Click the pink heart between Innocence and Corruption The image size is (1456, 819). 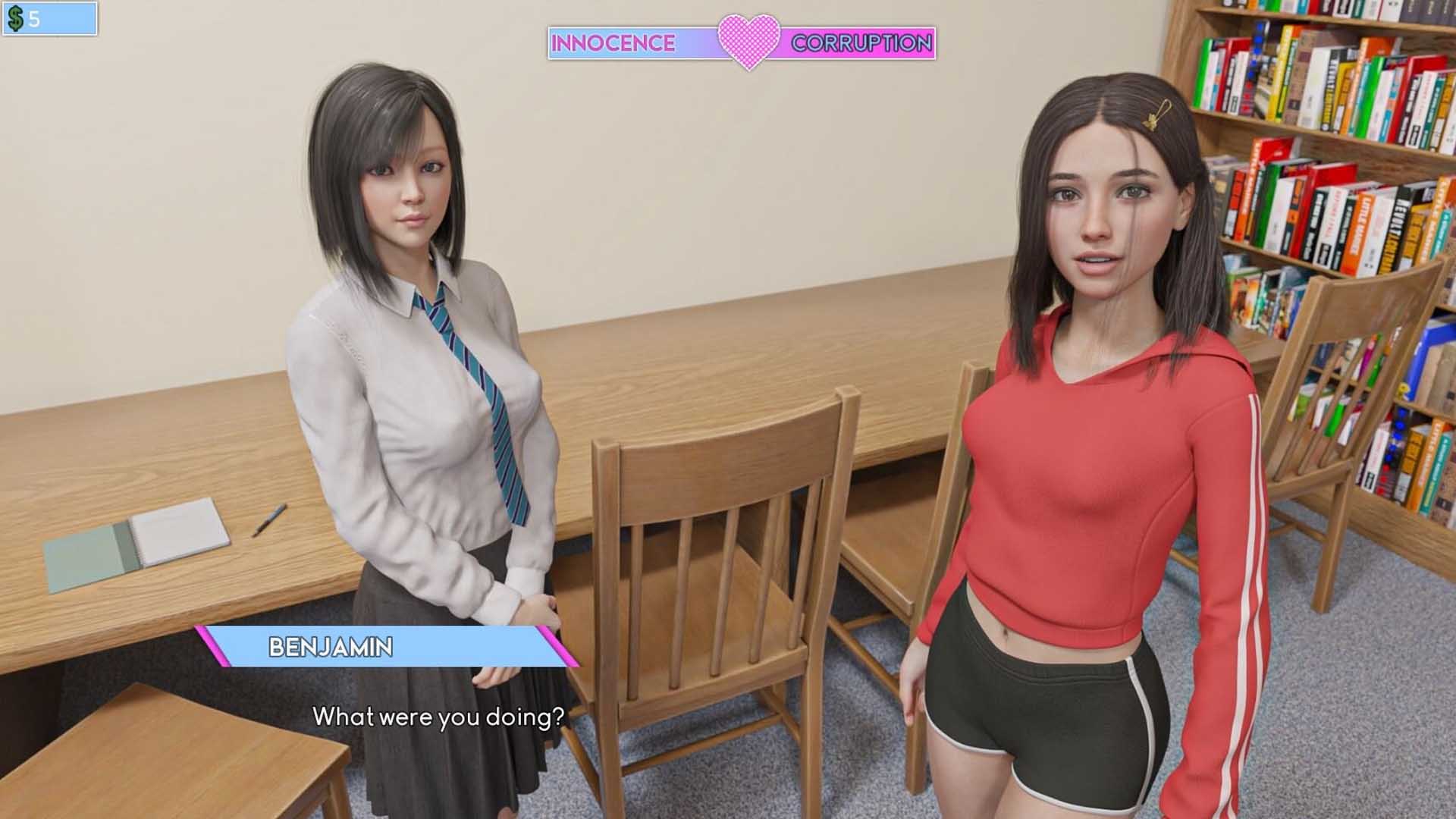coord(748,41)
